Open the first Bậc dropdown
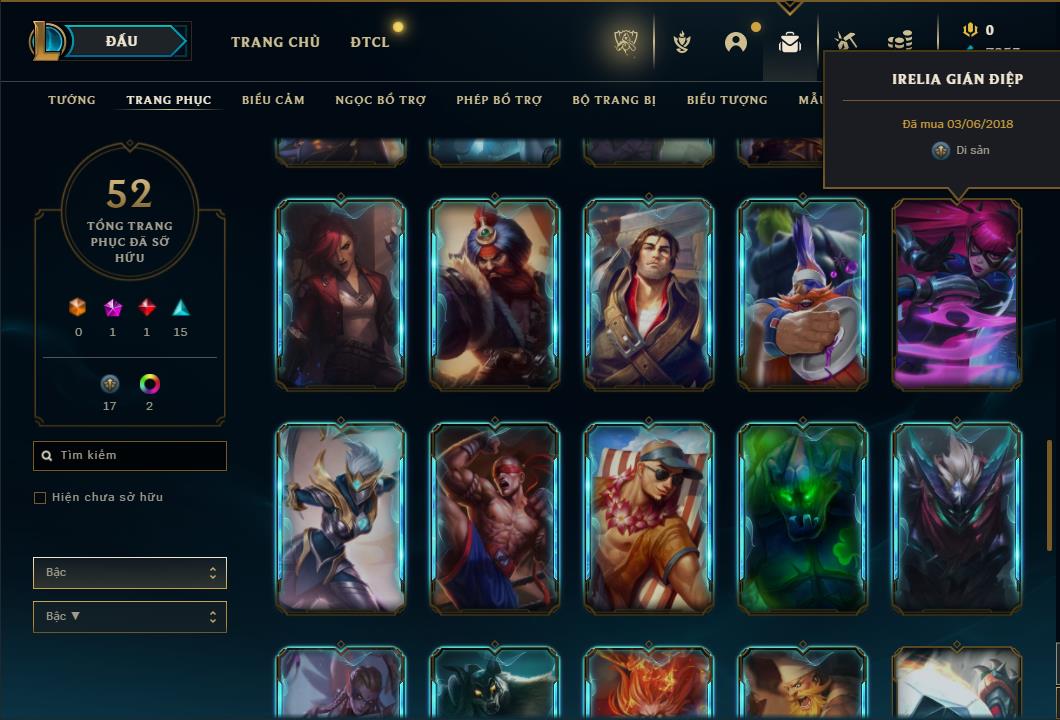This screenshot has width=1060, height=720. coord(130,573)
